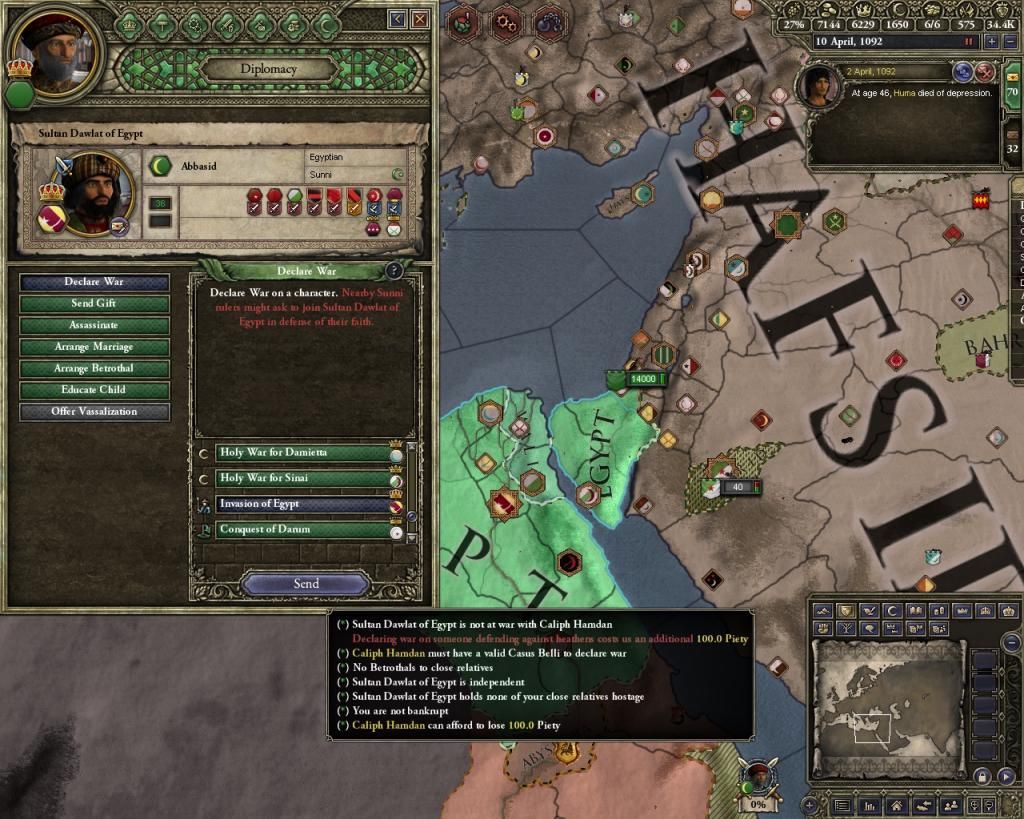Pick the Assassinate option

click(94, 325)
